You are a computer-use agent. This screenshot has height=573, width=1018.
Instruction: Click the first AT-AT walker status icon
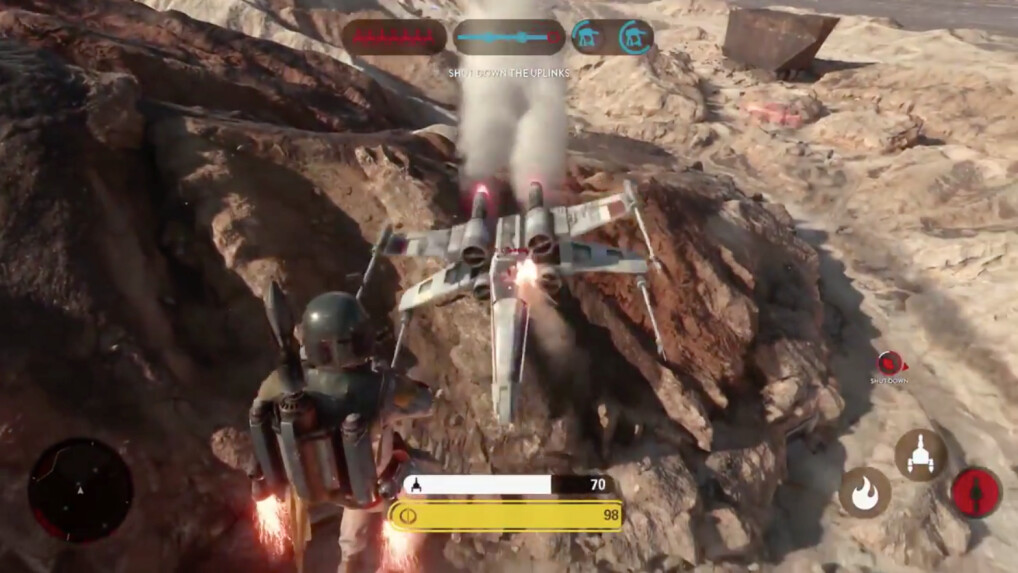(x=587, y=37)
